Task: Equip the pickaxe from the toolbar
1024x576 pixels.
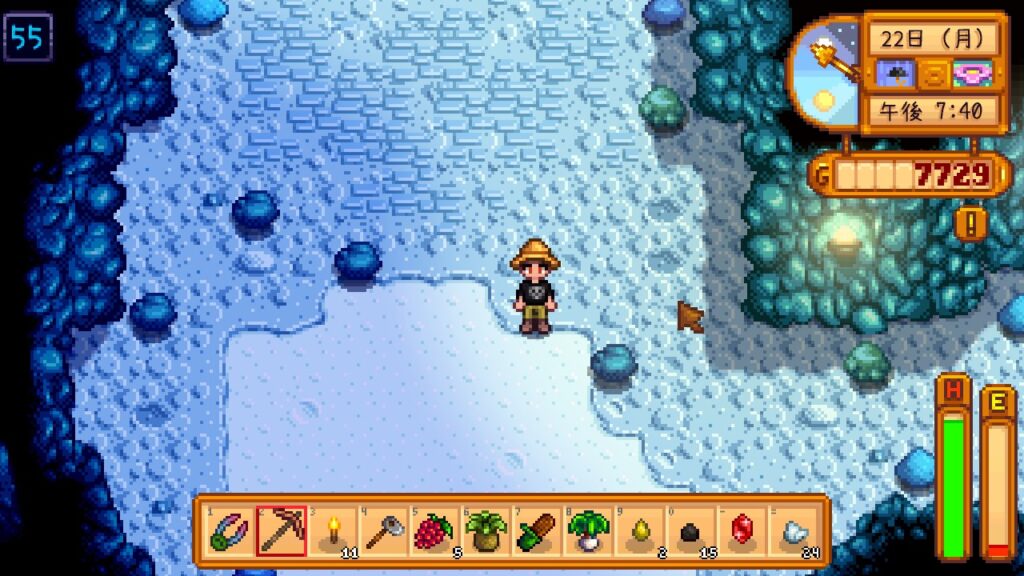Action: [281, 531]
